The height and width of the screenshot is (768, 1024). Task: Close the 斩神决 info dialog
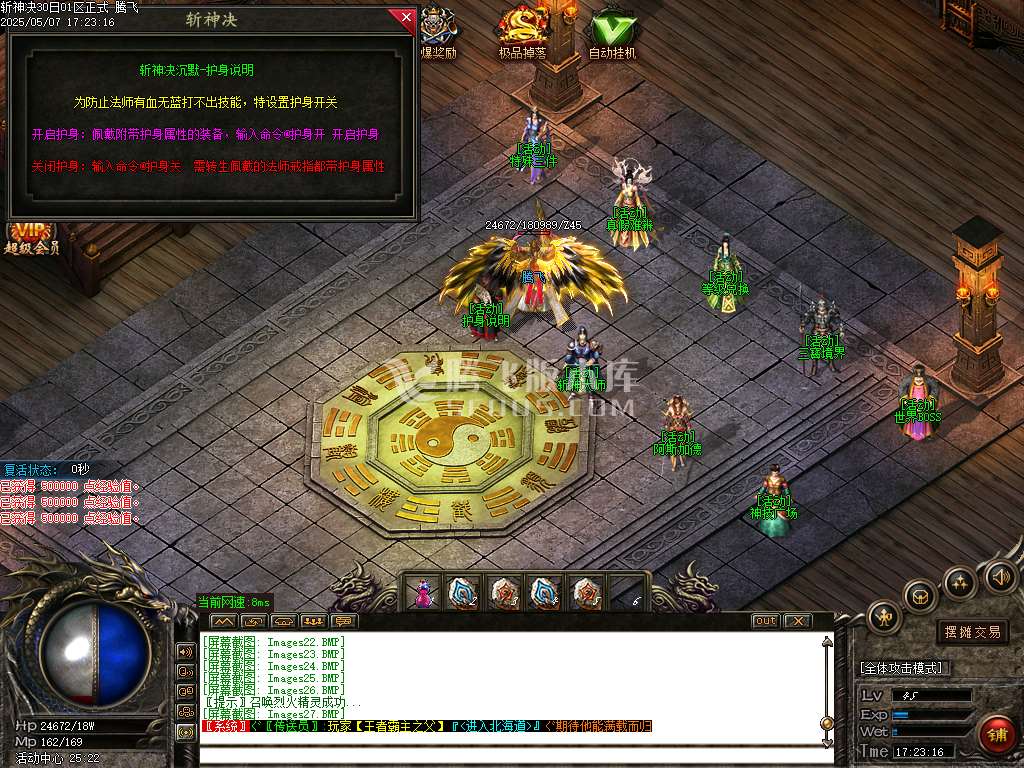pos(406,17)
